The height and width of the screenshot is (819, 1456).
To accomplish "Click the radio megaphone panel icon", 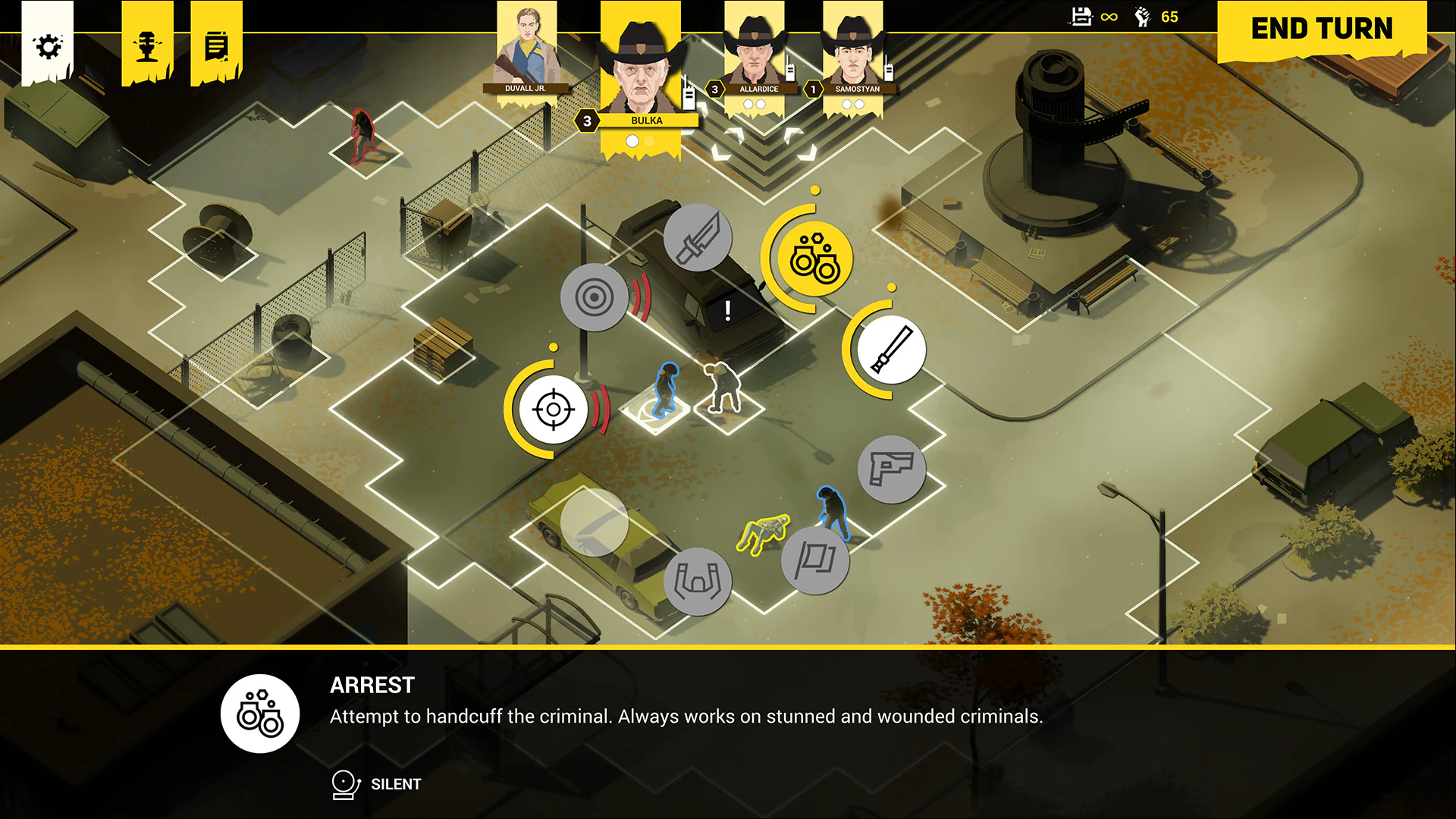I will (x=146, y=44).
